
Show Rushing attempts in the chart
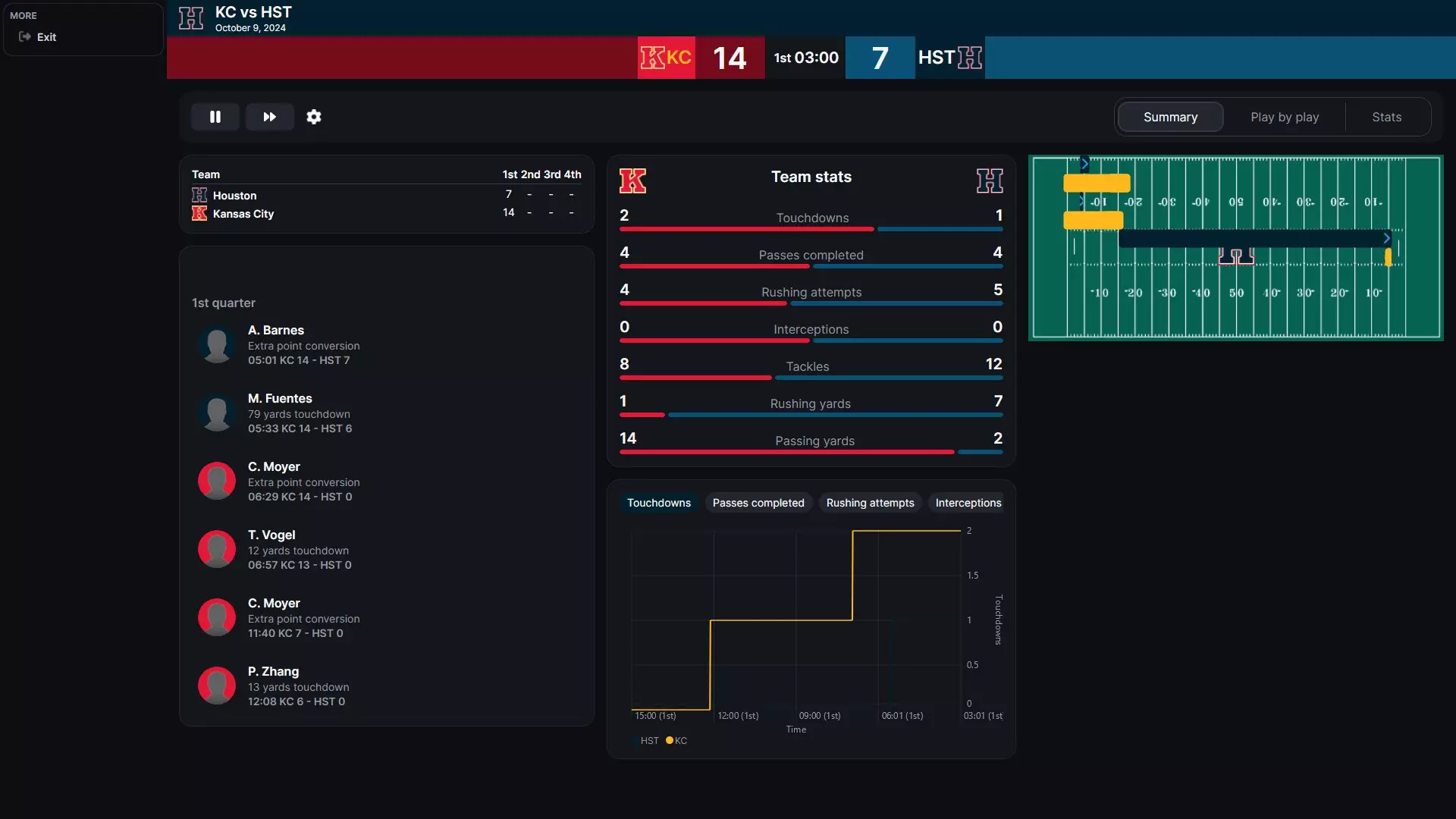(870, 502)
